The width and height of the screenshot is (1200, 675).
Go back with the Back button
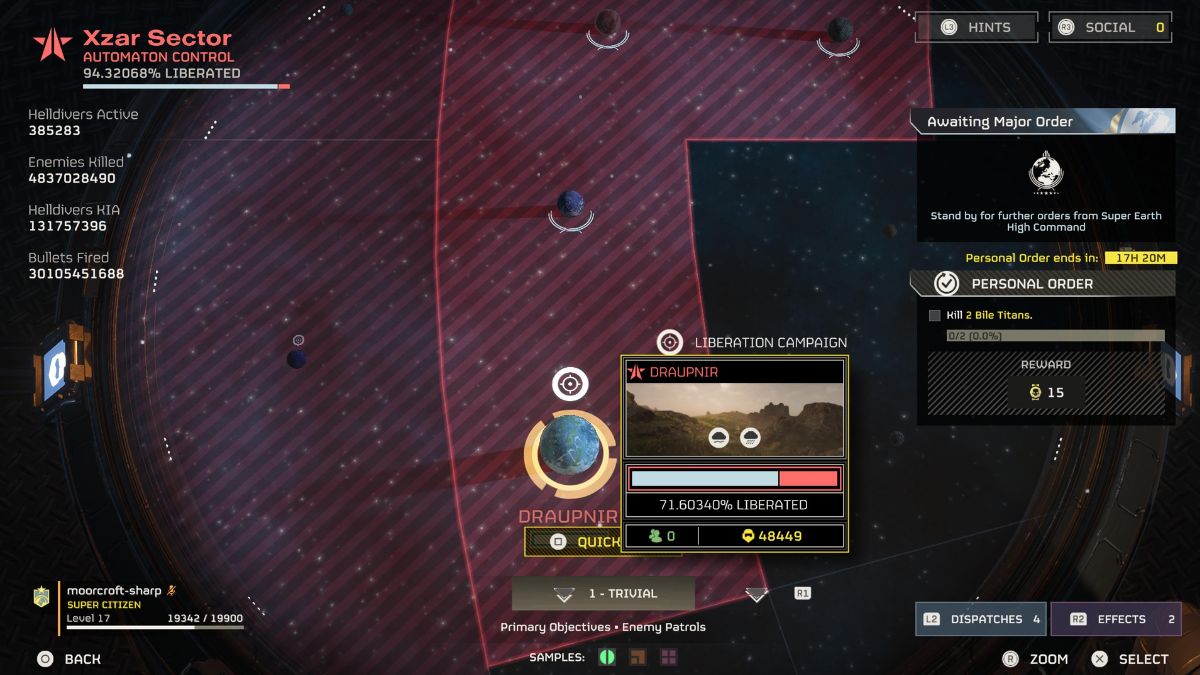click(x=70, y=659)
